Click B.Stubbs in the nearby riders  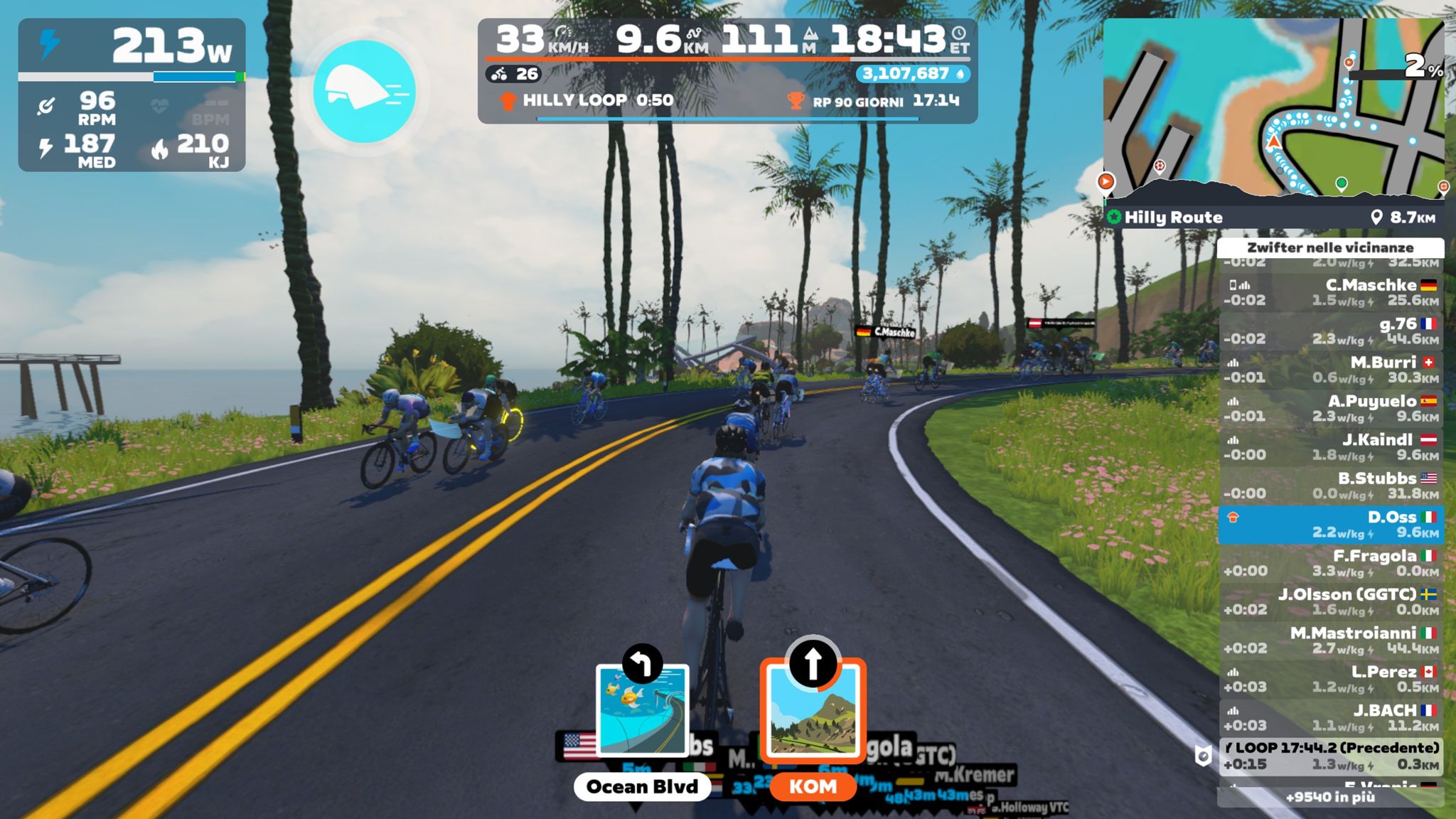click(1330, 486)
